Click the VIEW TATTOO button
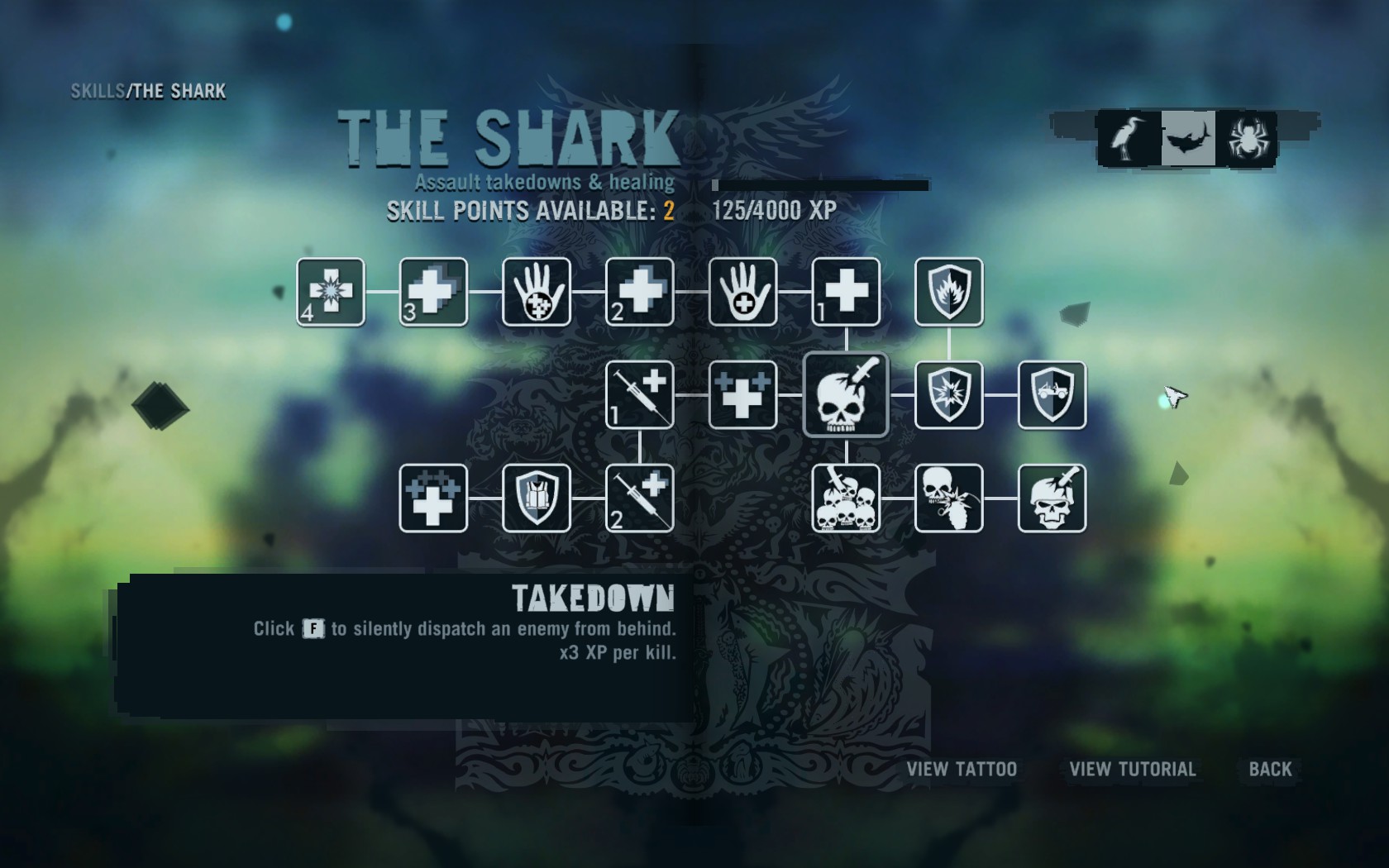Image resolution: width=1389 pixels, height=868 pixels. point(961,769)
